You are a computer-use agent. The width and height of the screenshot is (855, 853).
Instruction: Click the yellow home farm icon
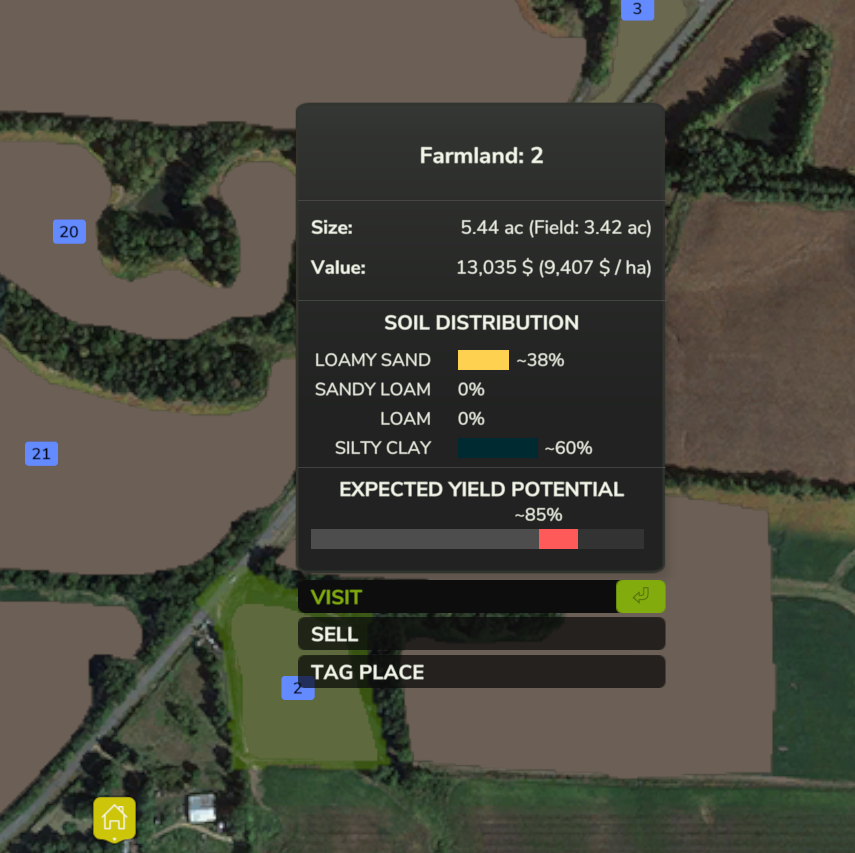click(x=115, y=817)
